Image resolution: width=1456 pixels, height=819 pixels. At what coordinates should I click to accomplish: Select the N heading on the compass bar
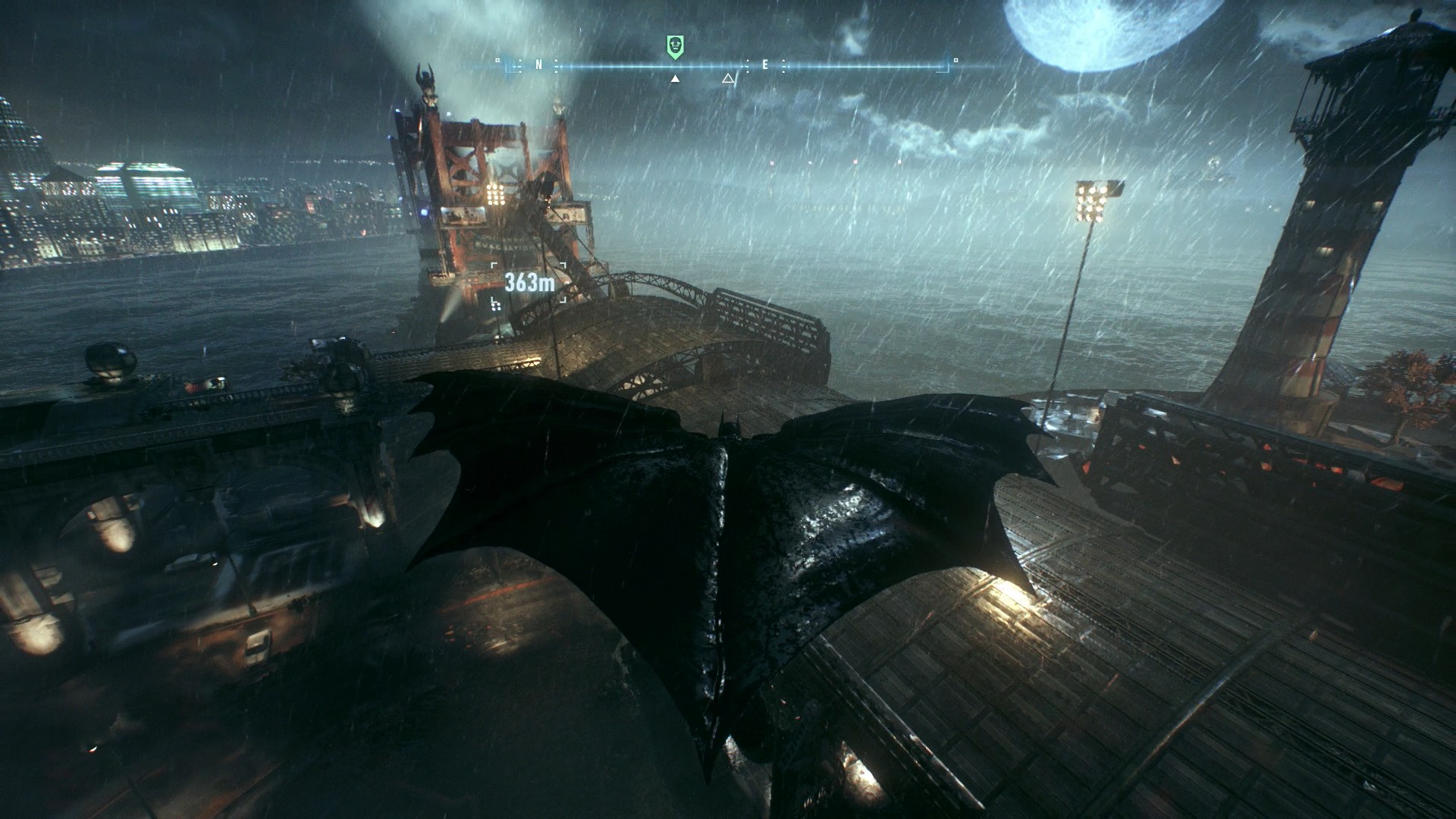pyautogui.click(x=538, y=65)
